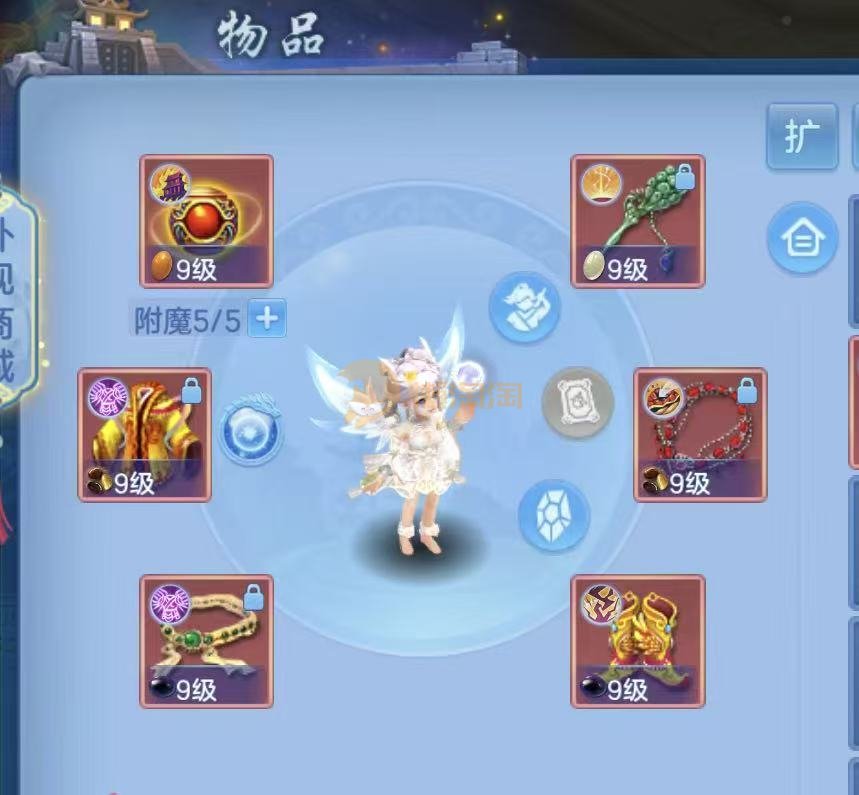Click the plus button beside 附魔5/5
The height and width of the screenshot is (795, 859).
pyautogui.click(x=267, y=319)
